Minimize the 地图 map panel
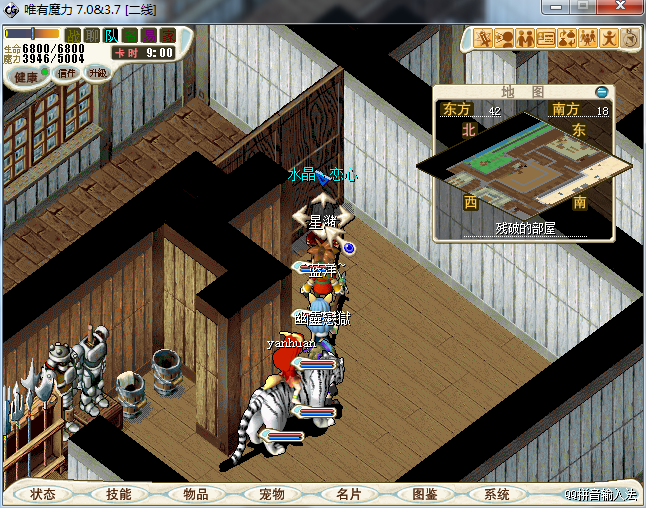646x508 pixels. [x=601, y=91]
